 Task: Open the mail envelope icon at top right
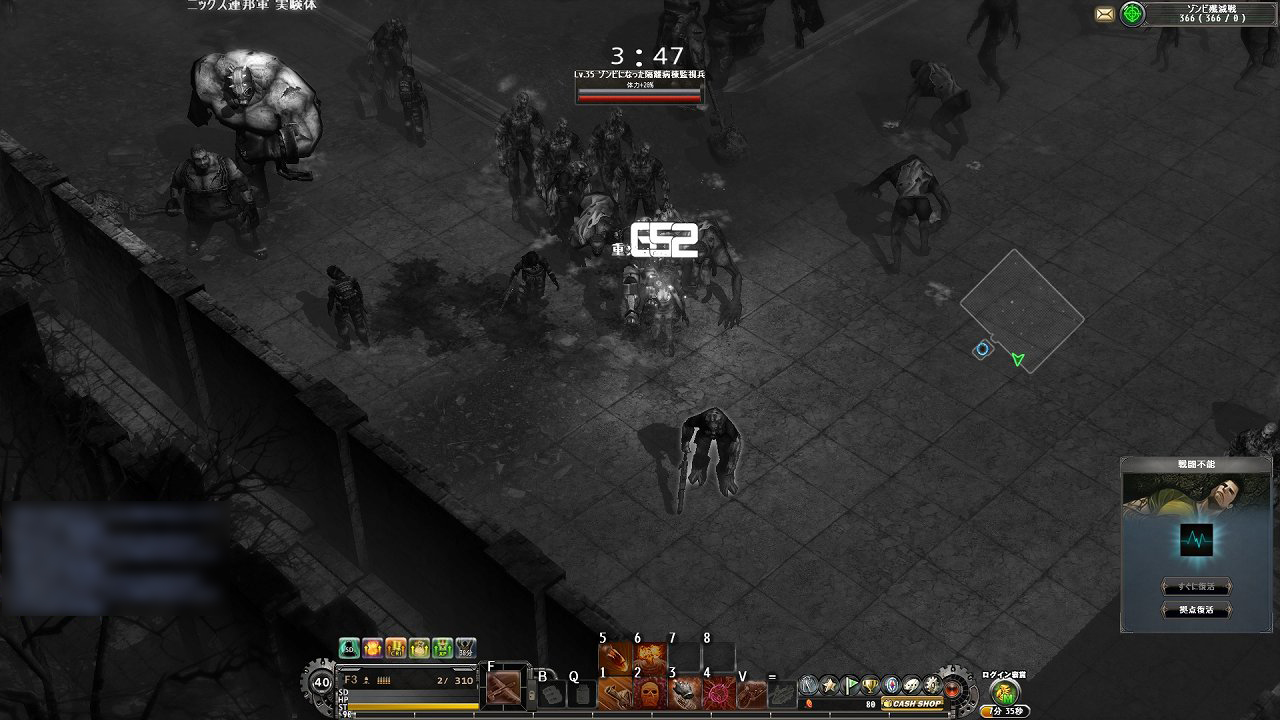(1105, 14)
